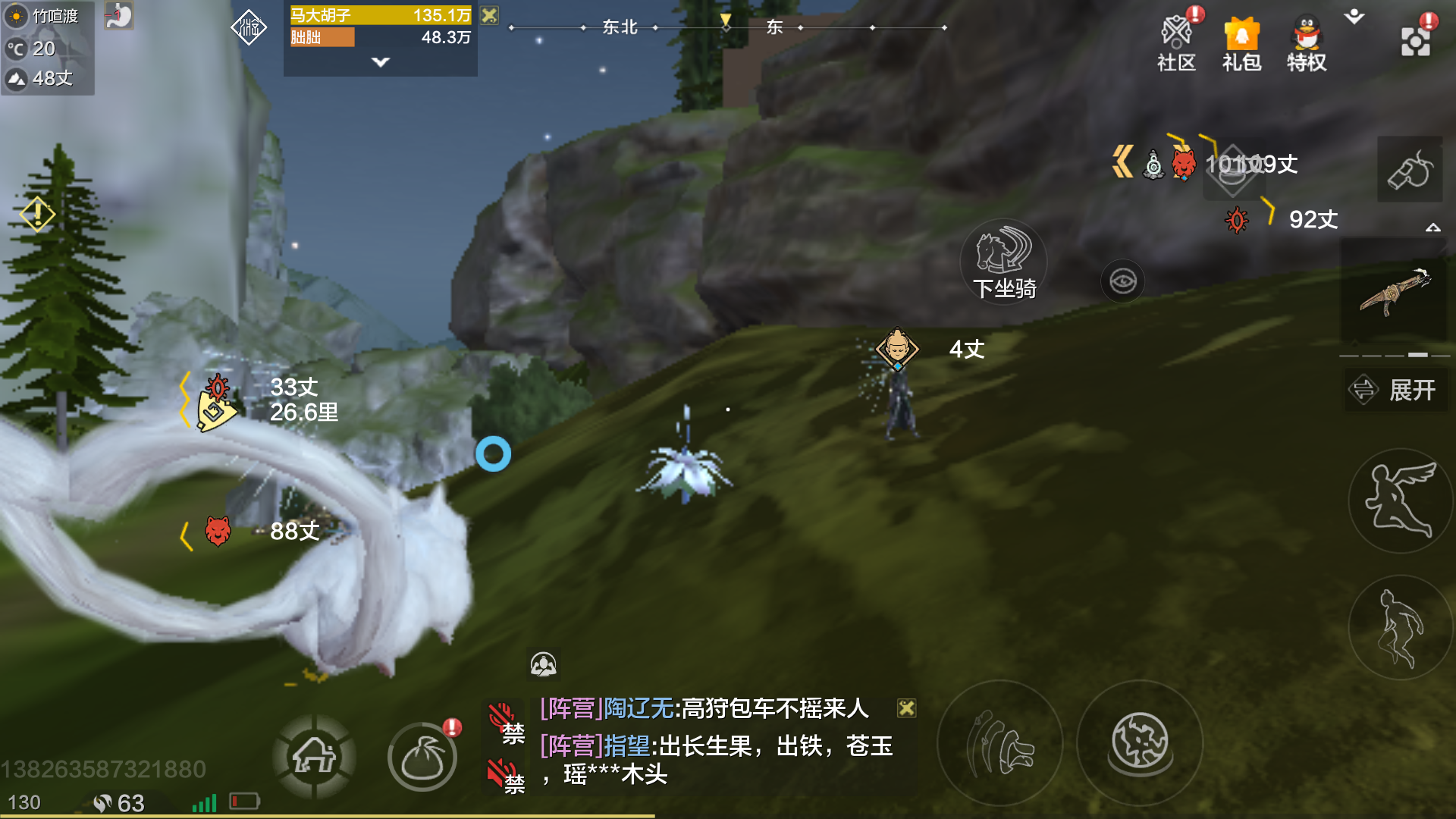
Task: Tap the team voice icon above the chat
Action: coord(544,664)
